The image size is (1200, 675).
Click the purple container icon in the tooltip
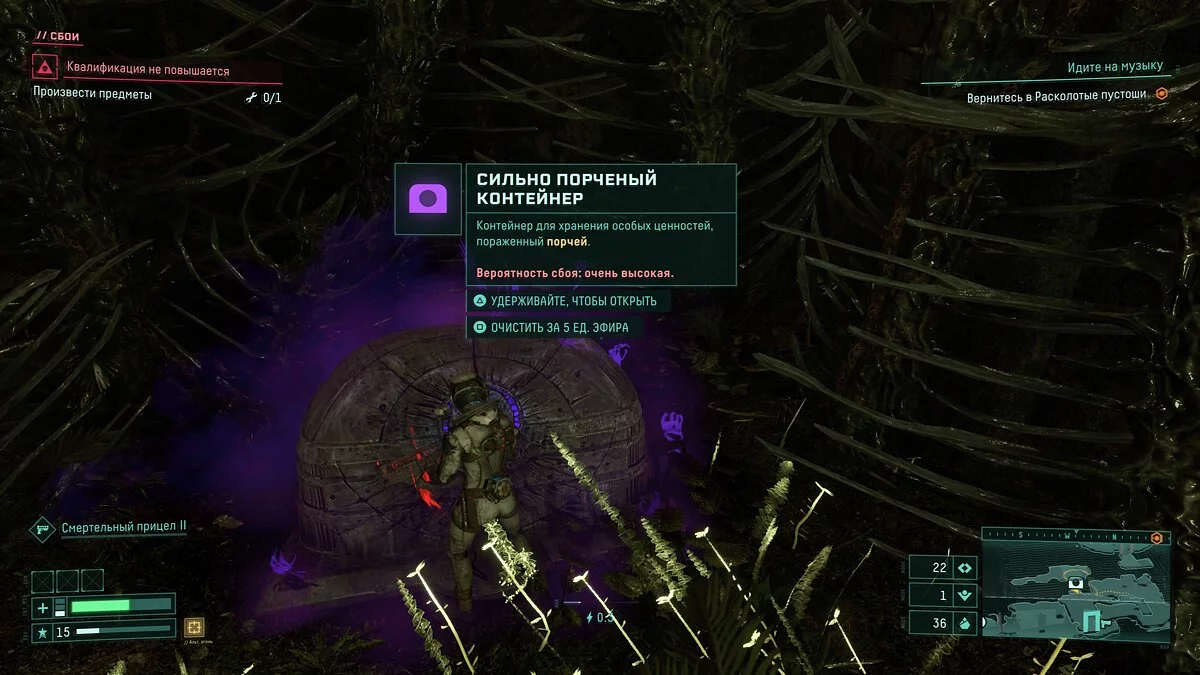[427, 199]
